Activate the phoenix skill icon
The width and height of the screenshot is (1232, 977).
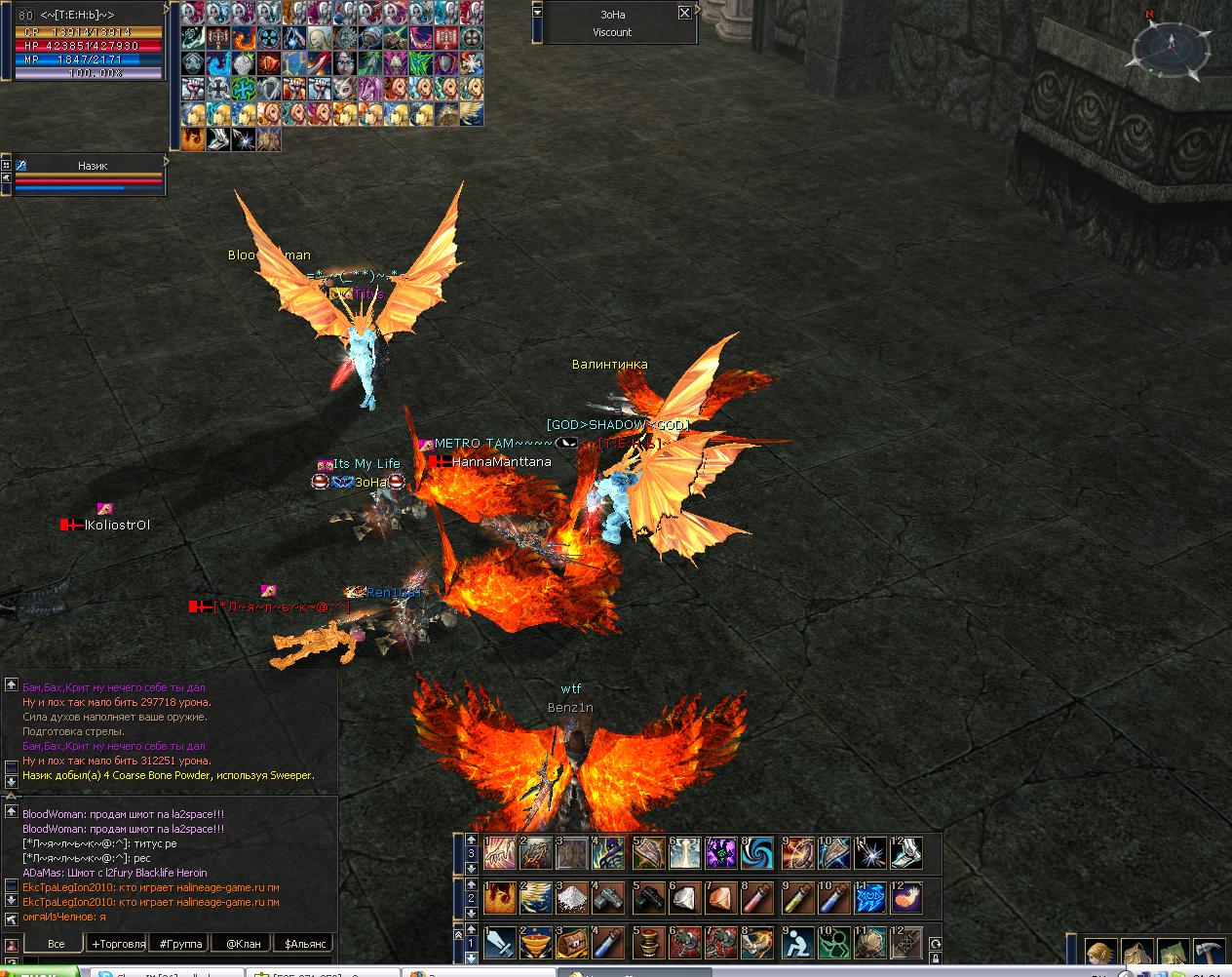[x=500, y=897]
